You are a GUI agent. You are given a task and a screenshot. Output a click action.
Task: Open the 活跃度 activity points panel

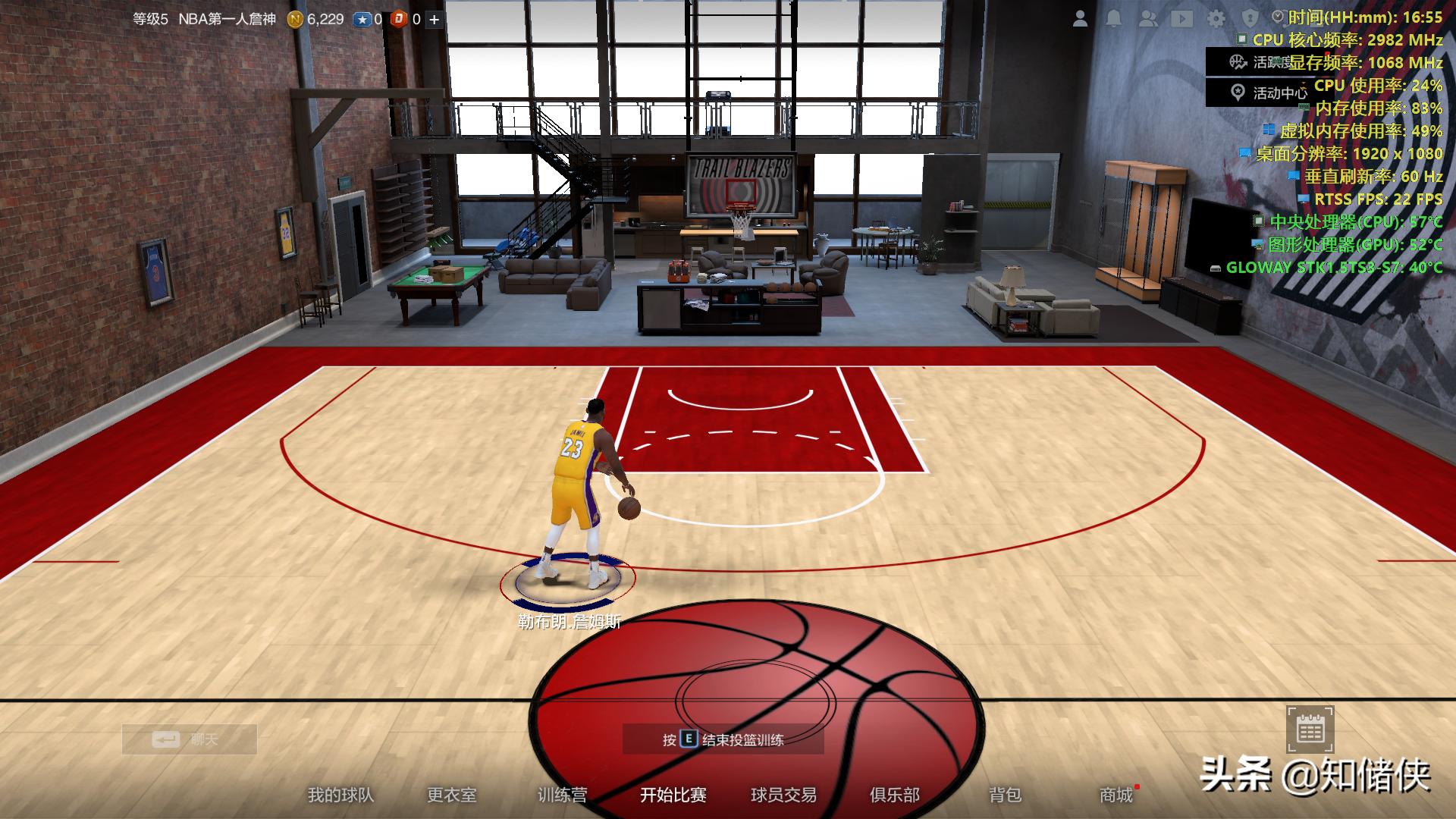coord(1259,62)
